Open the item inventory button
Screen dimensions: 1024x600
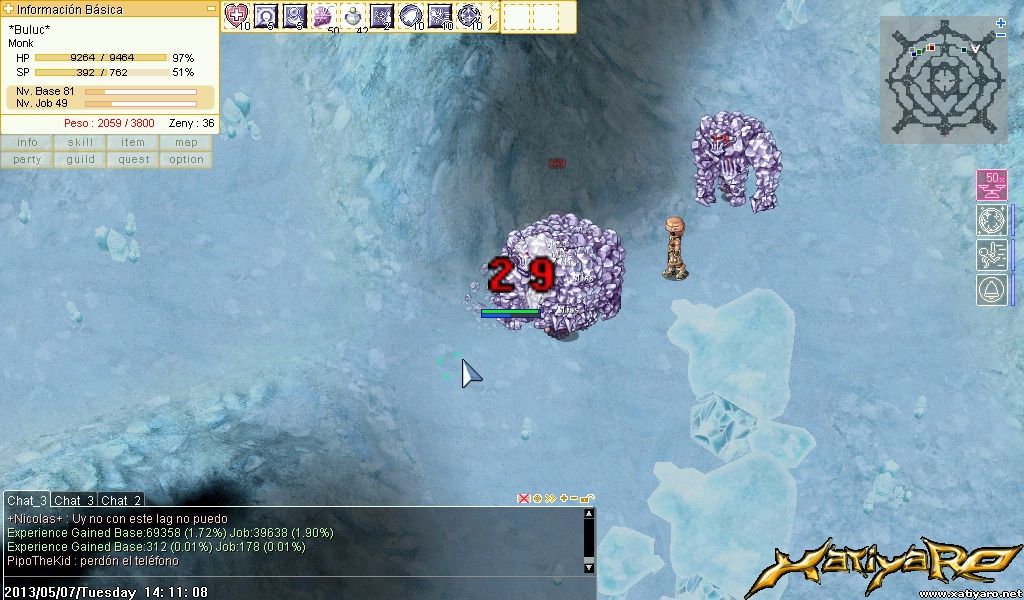(x=133, y=143)
